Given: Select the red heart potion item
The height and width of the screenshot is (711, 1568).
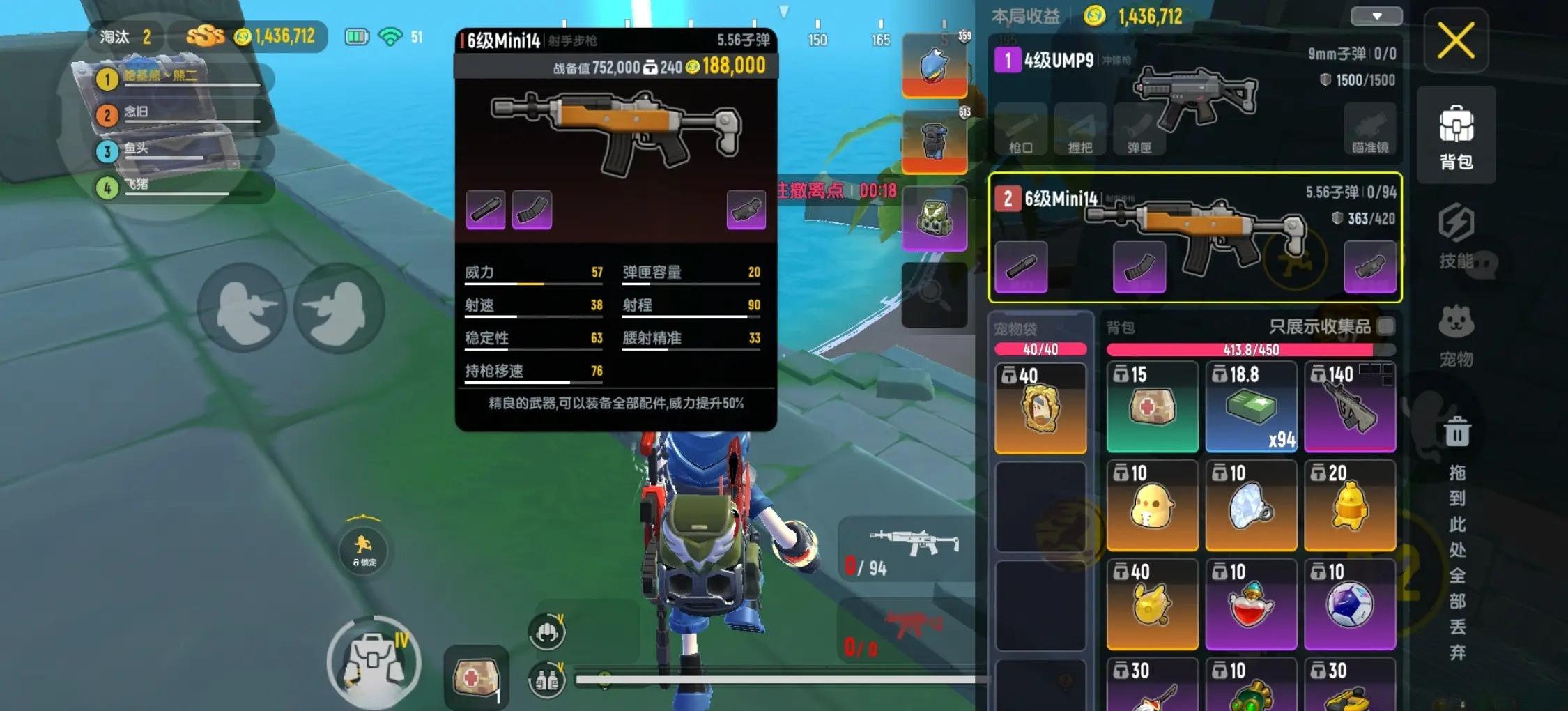Looking at the screenshot, I should [x=1251, y=604].
